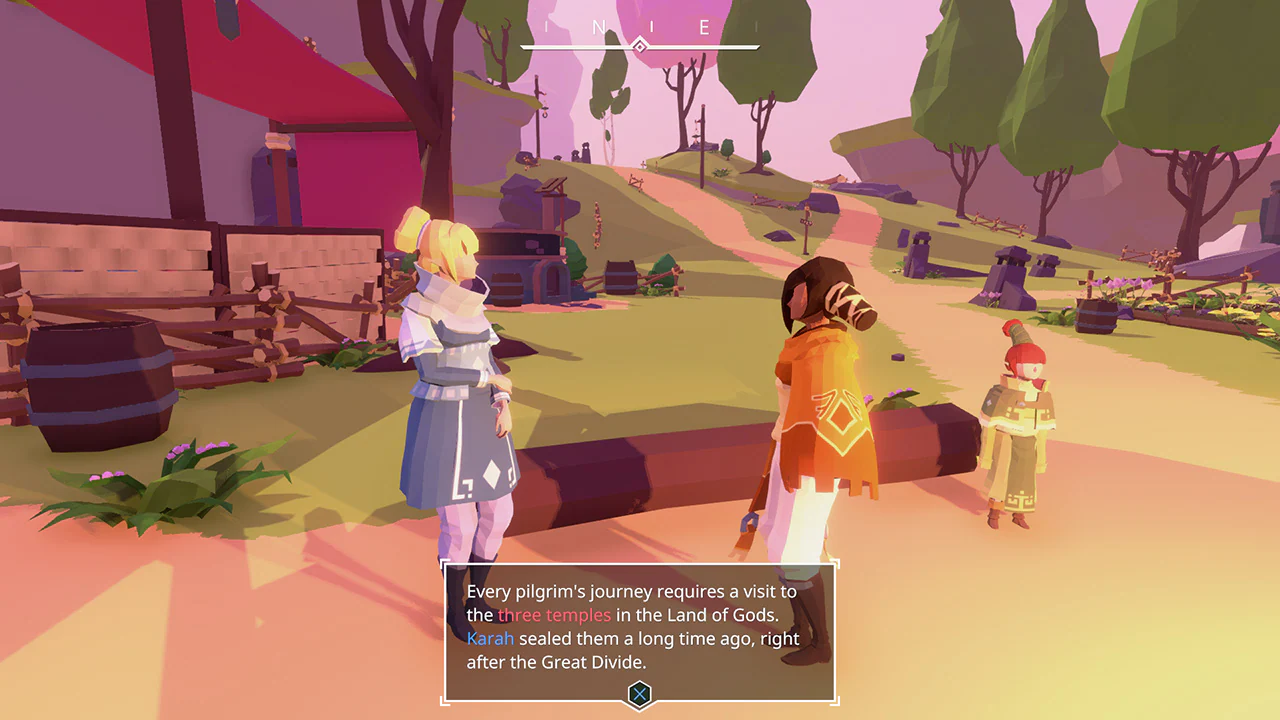Click the N letter on the compass bar
Viewport: 1280px width, 720px height.
tap(601, 26)
